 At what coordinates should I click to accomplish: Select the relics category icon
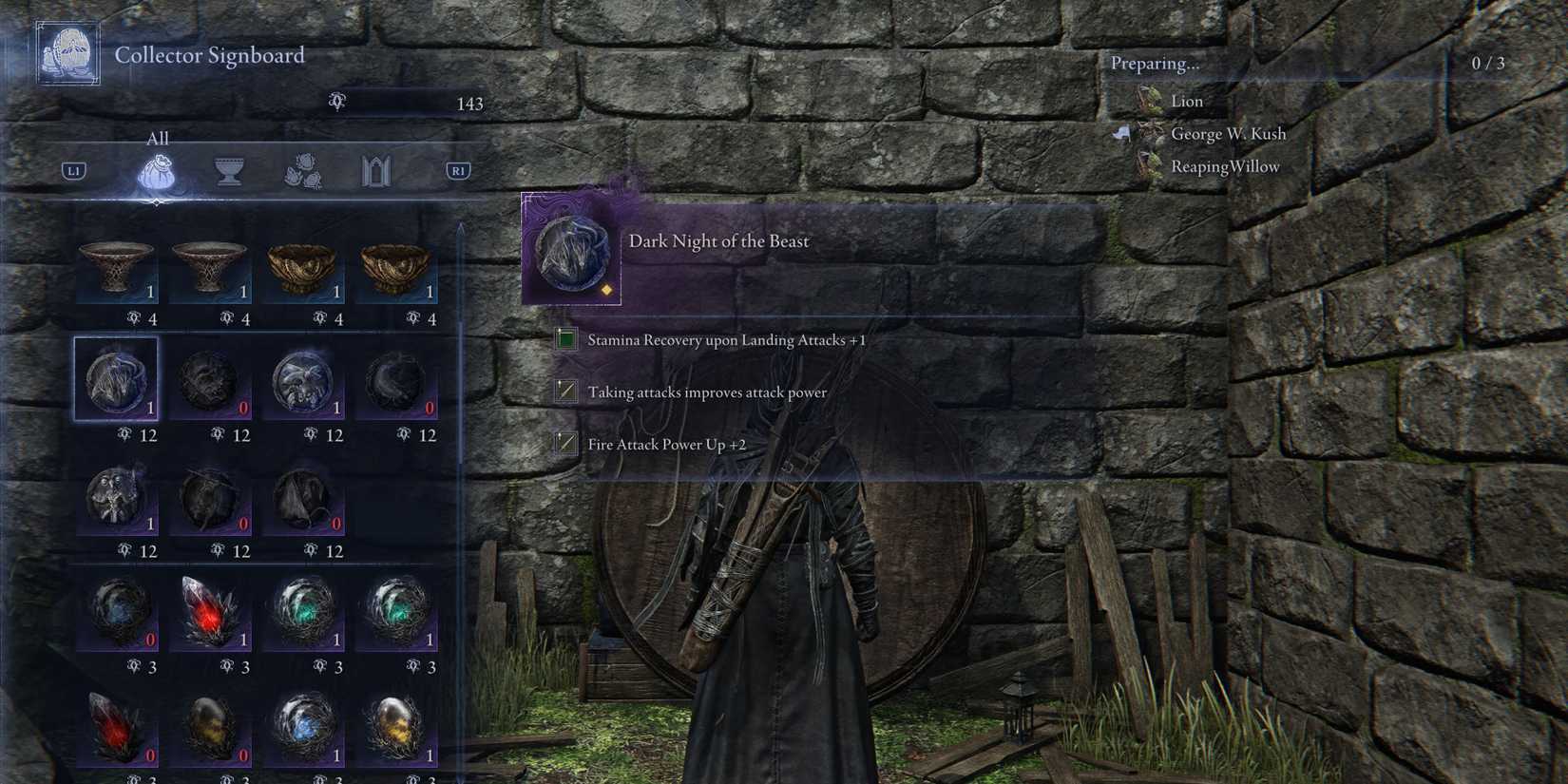point(303,172)
